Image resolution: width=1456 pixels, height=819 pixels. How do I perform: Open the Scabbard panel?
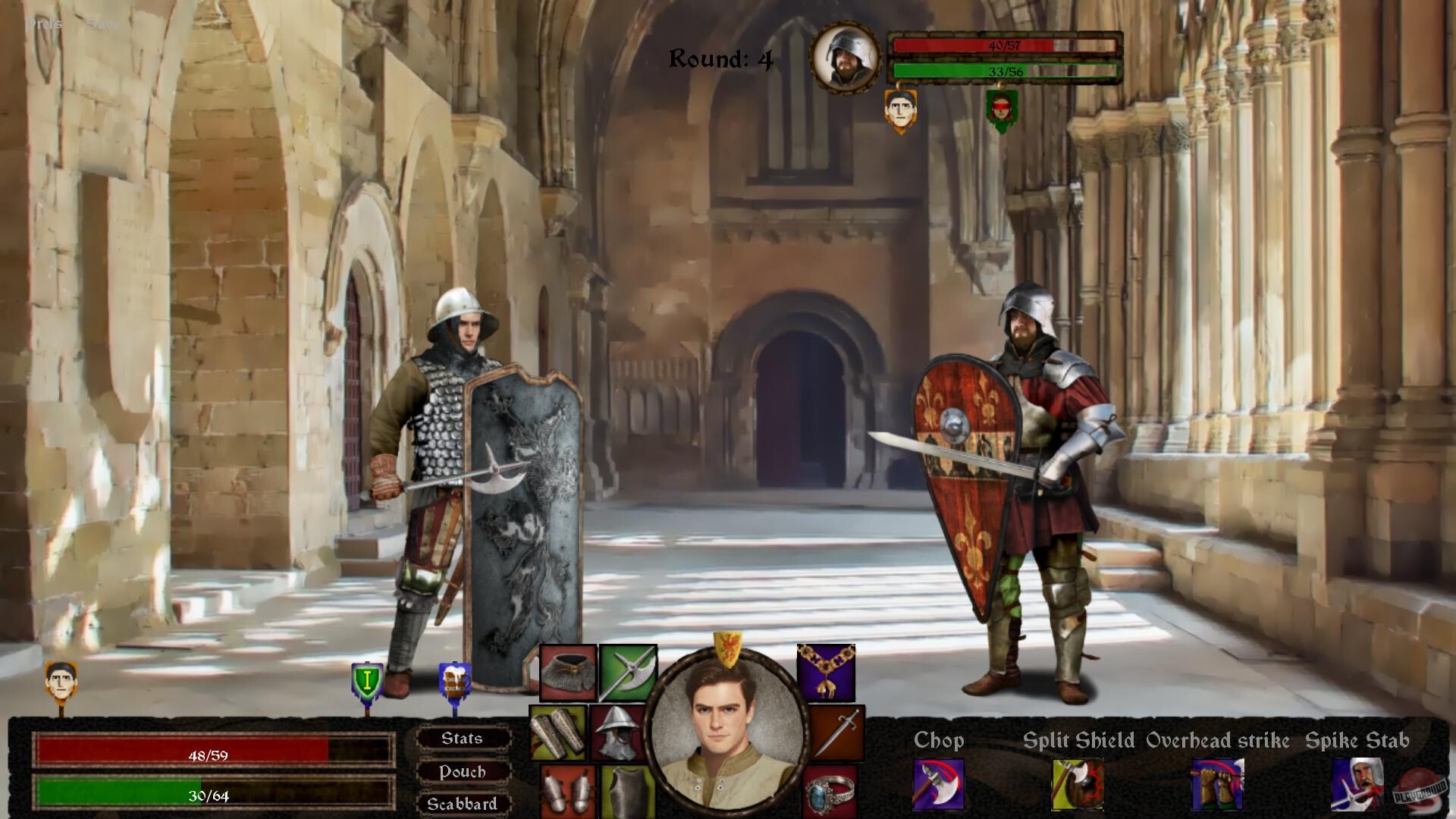[x=463, y=805]
